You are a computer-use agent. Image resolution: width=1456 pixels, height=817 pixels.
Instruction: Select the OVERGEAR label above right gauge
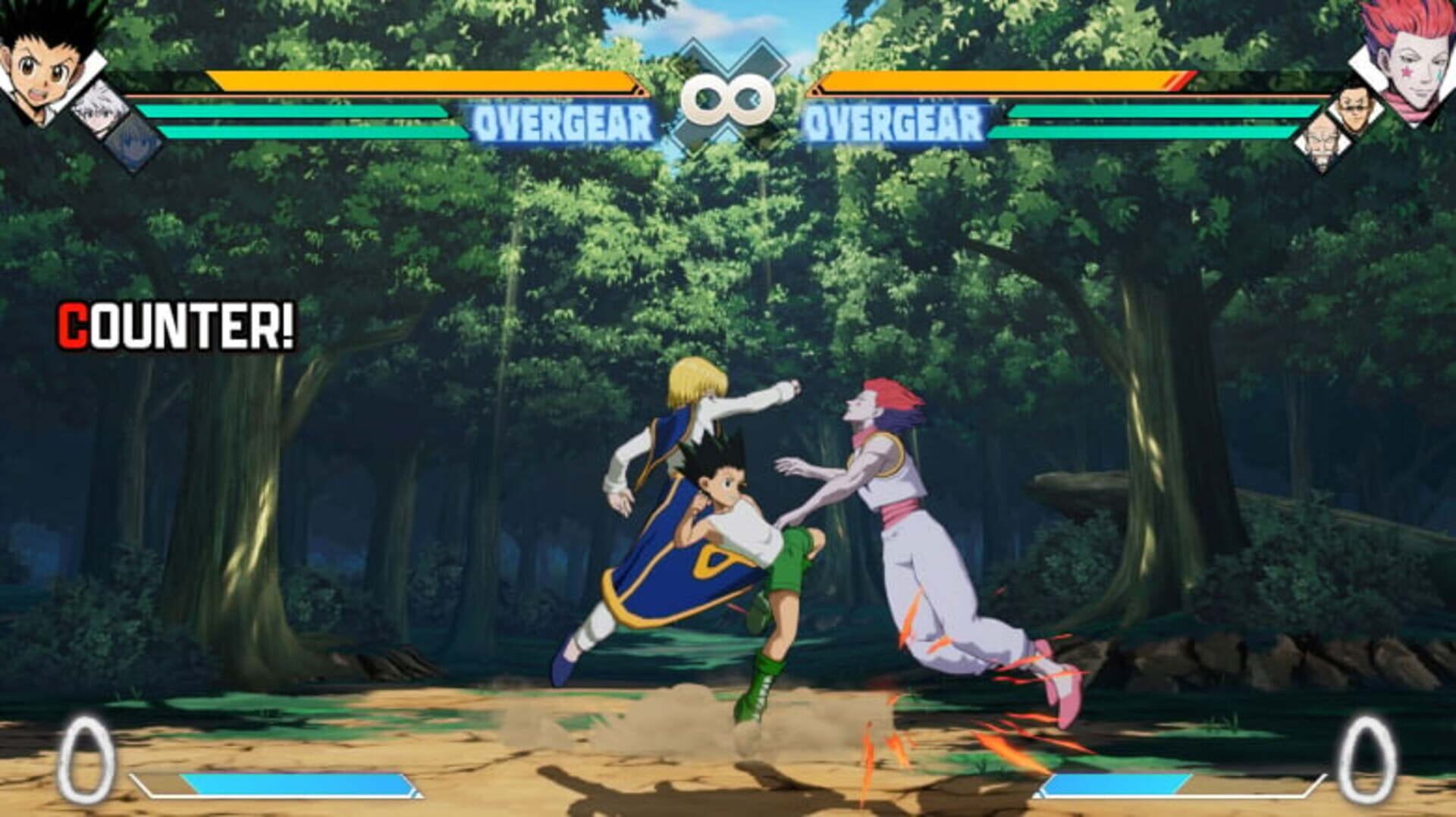[893, 120]
